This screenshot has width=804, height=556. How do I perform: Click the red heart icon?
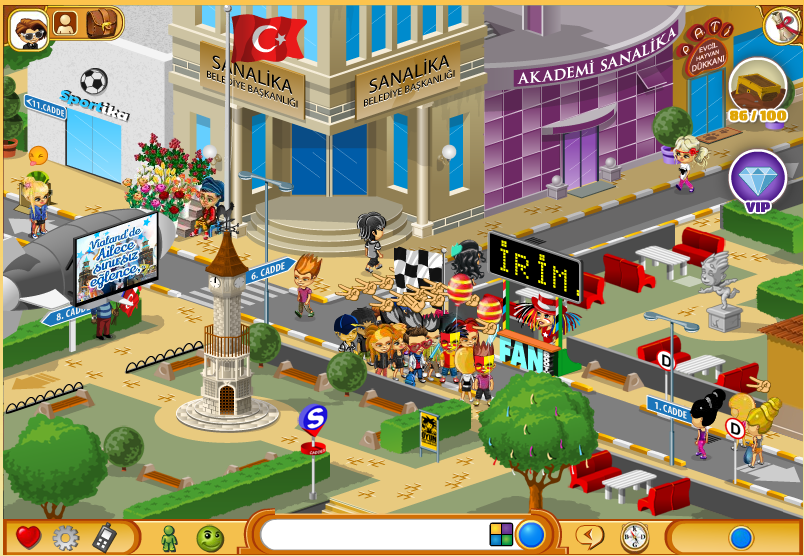[x=28, y=537]
